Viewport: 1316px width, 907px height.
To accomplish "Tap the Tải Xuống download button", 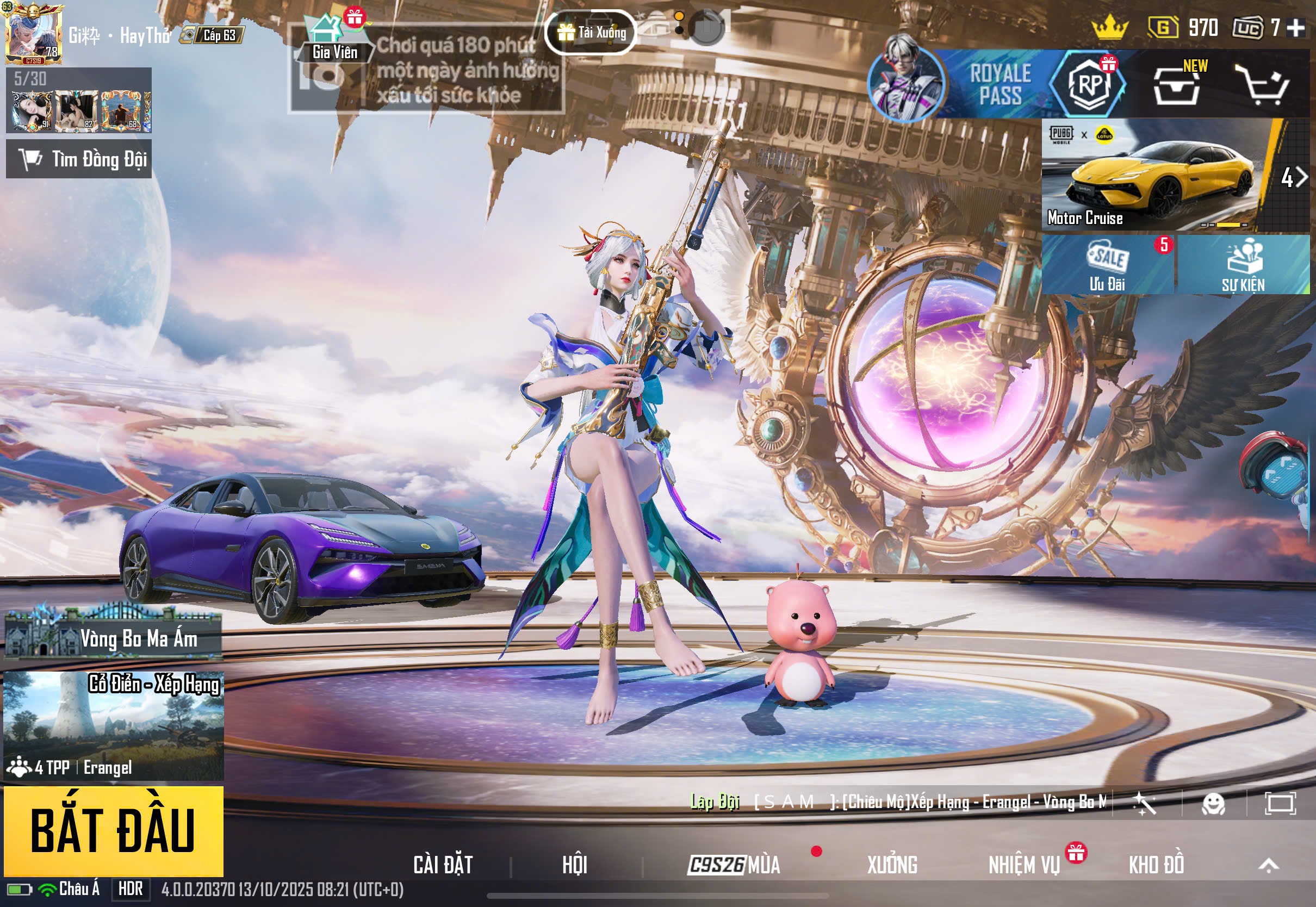I will tap(591, 33).
